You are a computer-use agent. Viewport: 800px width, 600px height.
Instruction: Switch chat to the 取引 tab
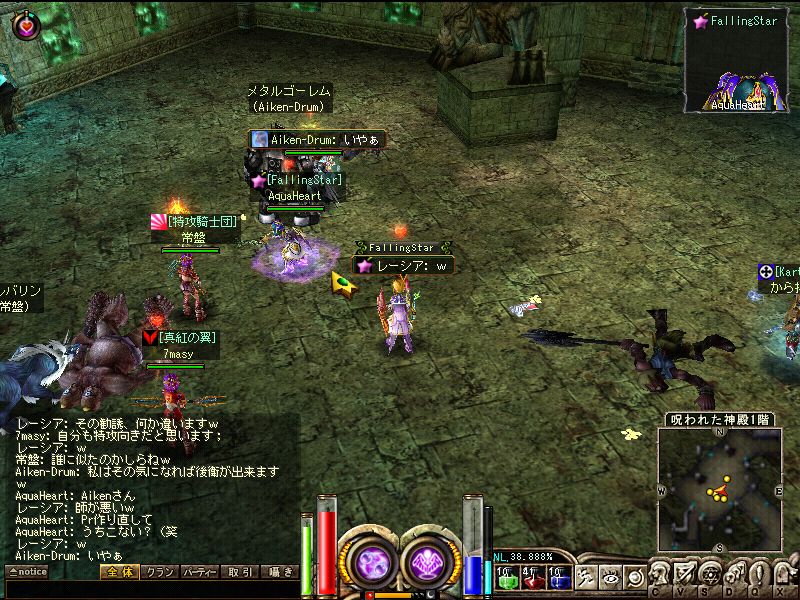click(240, 572)
